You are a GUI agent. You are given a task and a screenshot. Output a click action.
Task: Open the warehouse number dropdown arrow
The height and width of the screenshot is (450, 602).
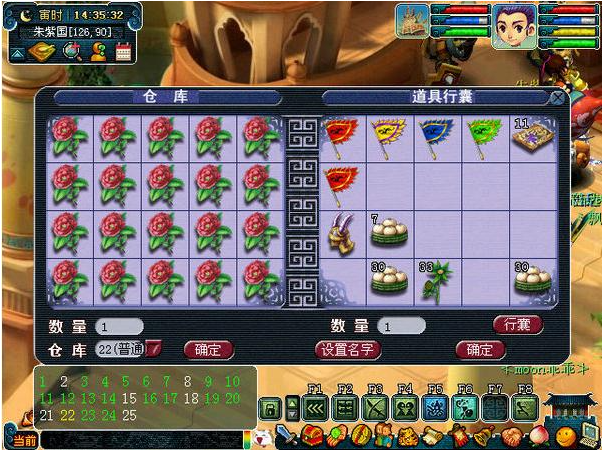click(x=155, y=349)
